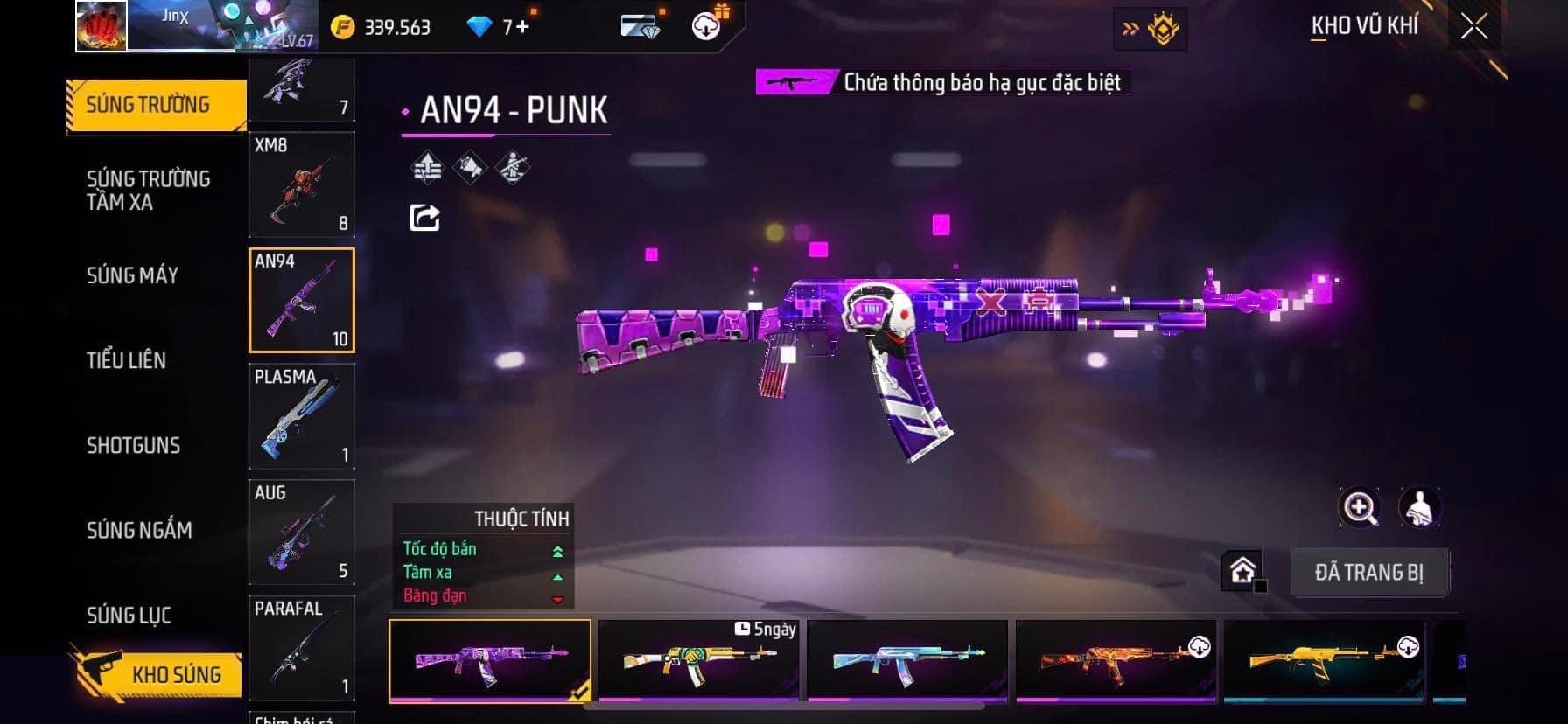The width and height of the screenshot is (1568, 724).
Task: Select the AUG weapon tile
Action: [301, 532]
